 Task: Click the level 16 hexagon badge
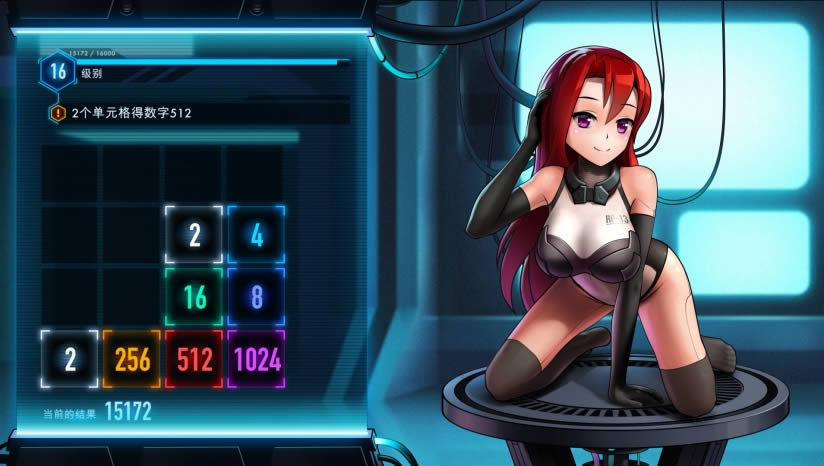coord(58,71)
